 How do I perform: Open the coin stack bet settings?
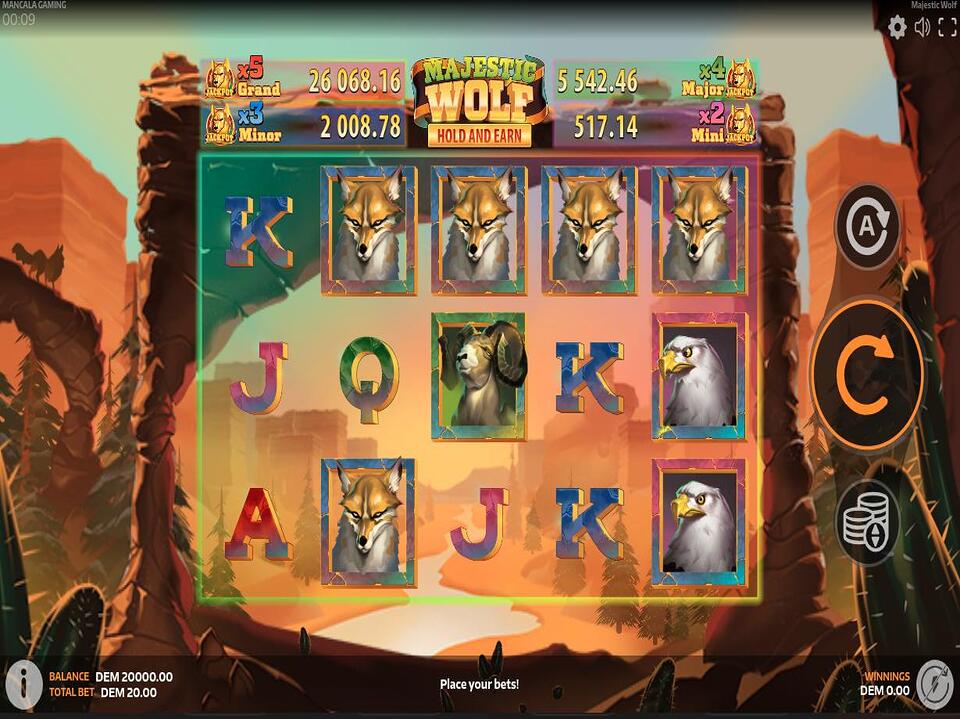[x=867, y=521]
